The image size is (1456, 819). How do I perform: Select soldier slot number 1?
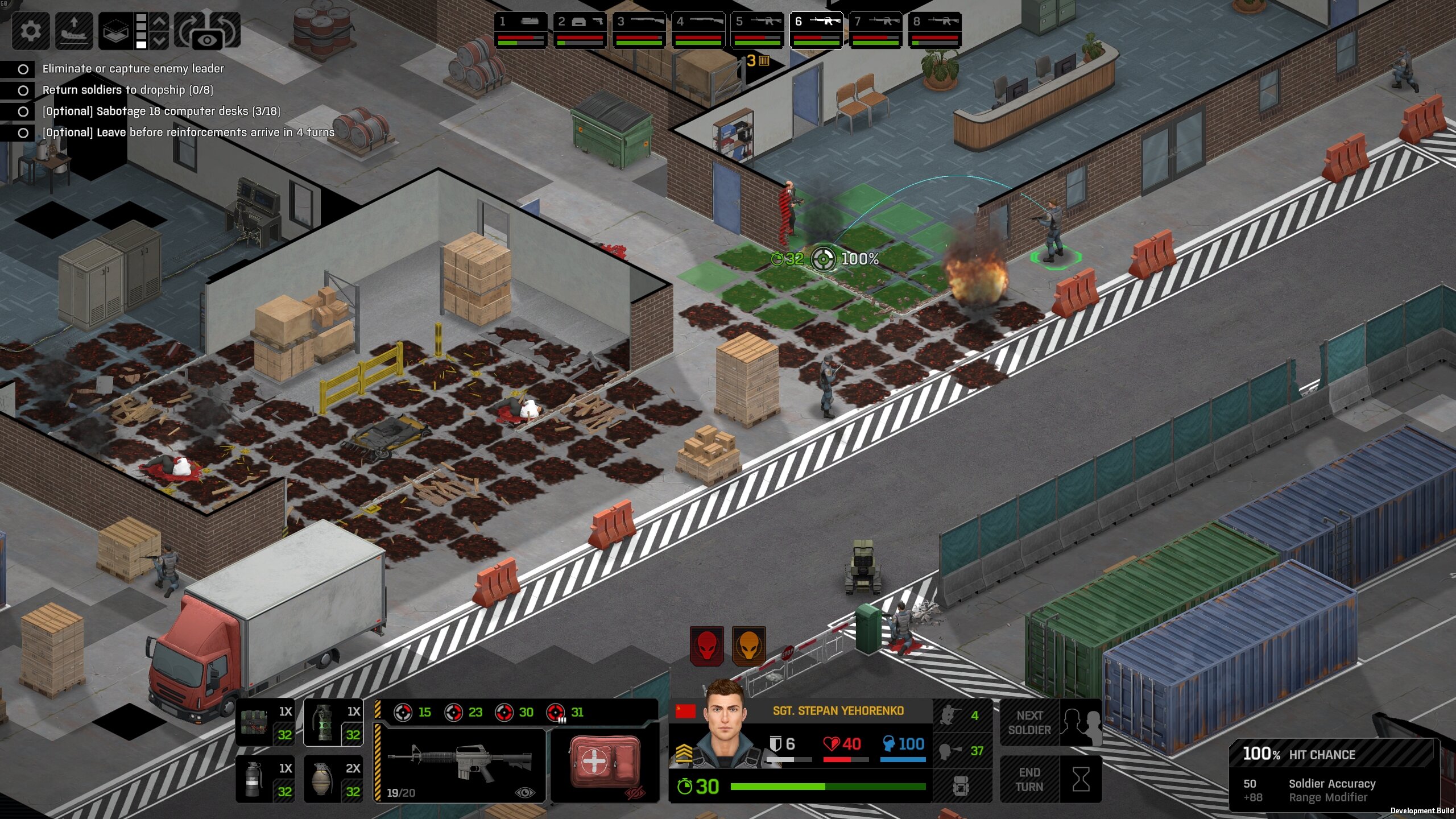(520, 30)
